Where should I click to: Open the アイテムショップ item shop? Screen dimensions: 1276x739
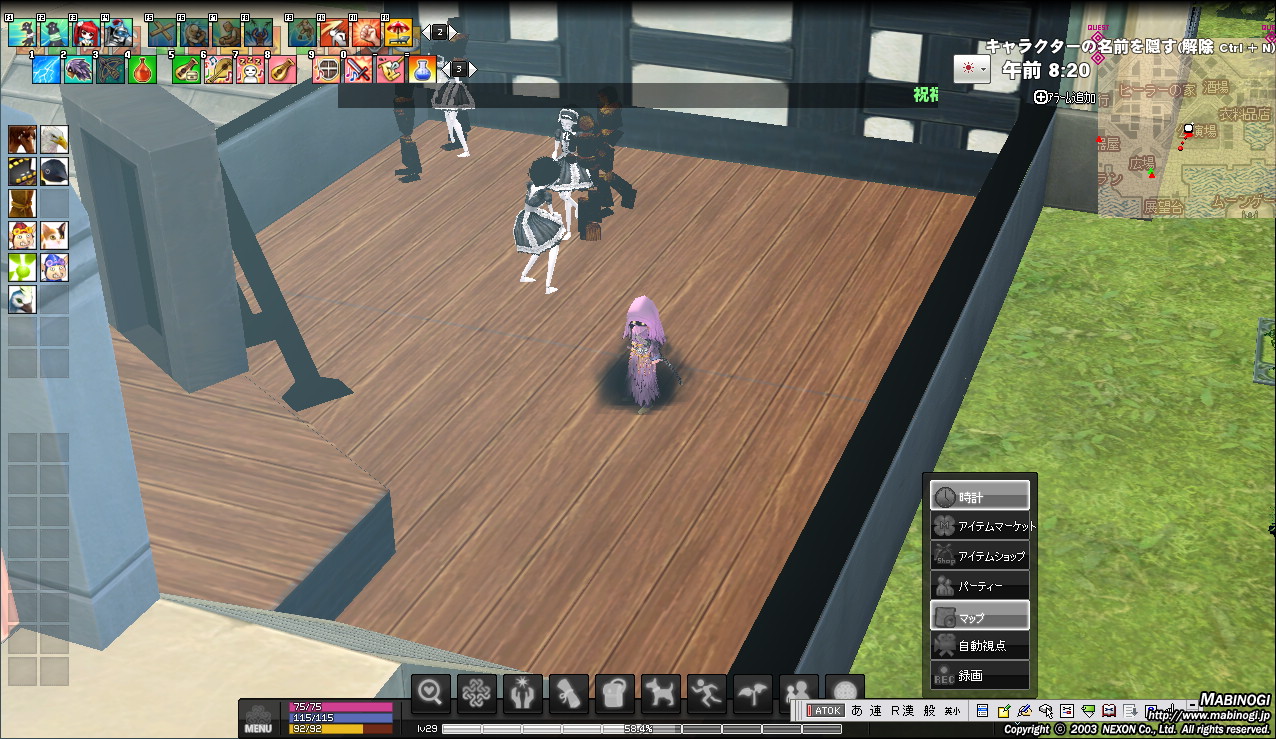(x=980, y=556)
